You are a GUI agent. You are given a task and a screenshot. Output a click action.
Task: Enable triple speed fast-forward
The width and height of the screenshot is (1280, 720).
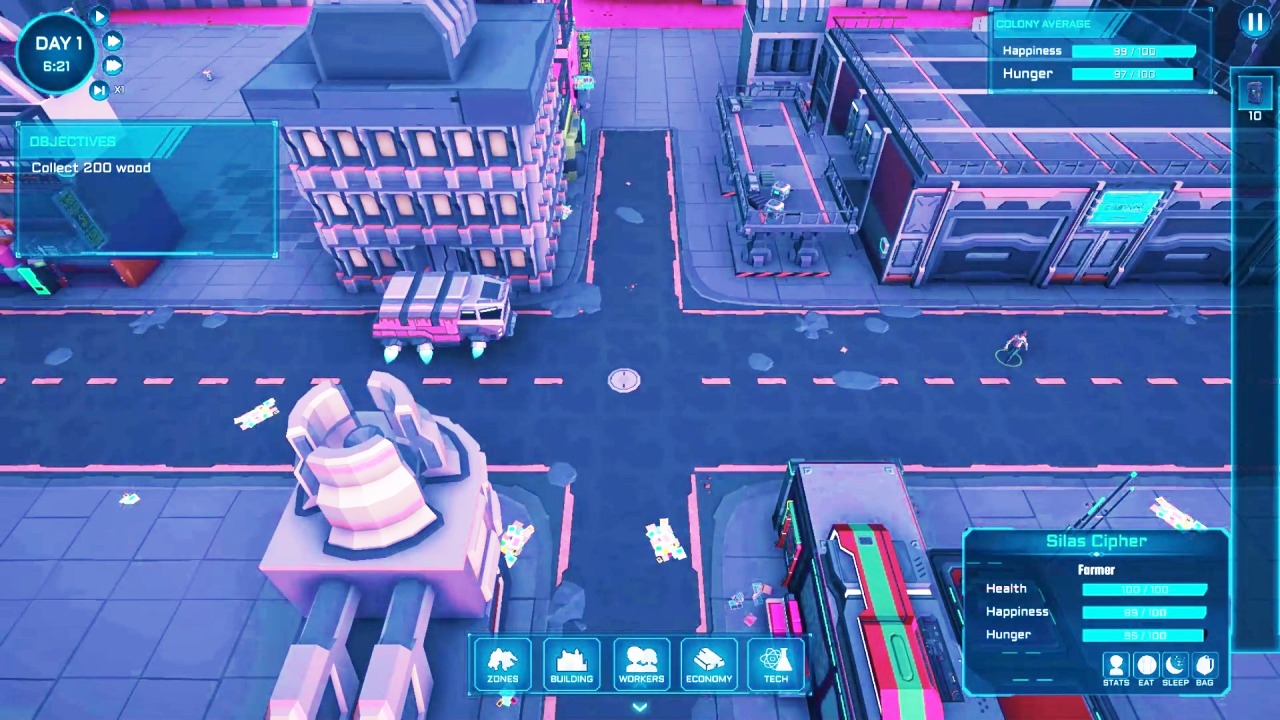[113, 65]
